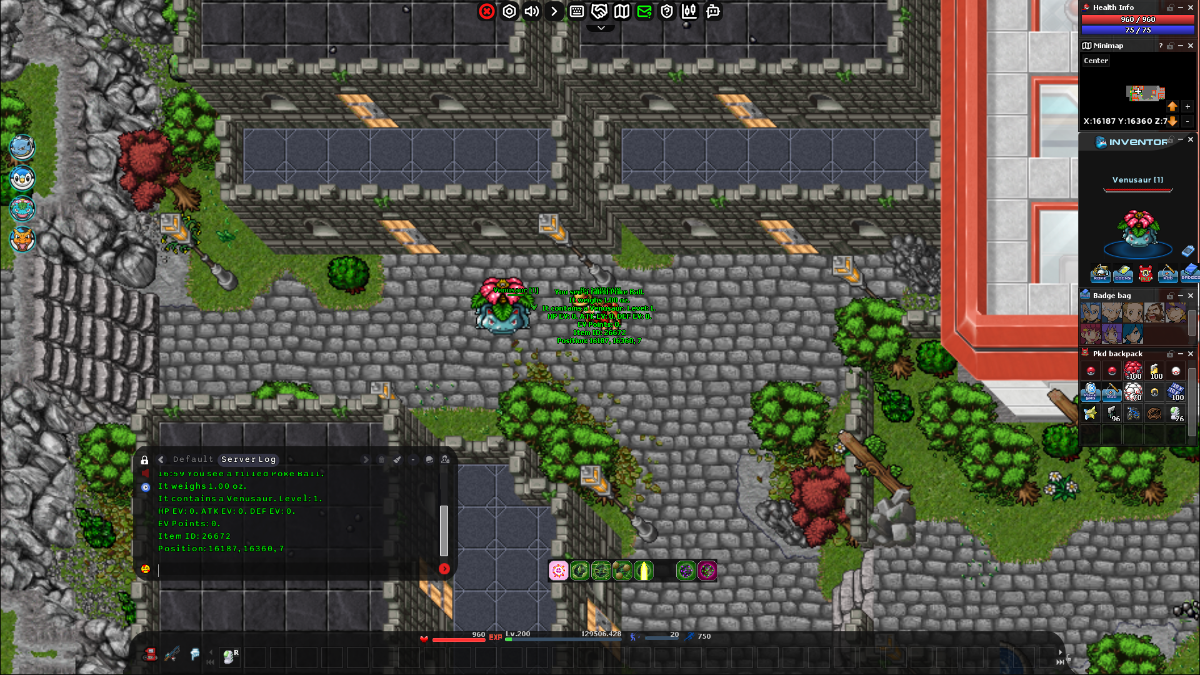Open the green mail envelope icon
This screenshot has width=1200, height=675.
click(x=644, y=11)
